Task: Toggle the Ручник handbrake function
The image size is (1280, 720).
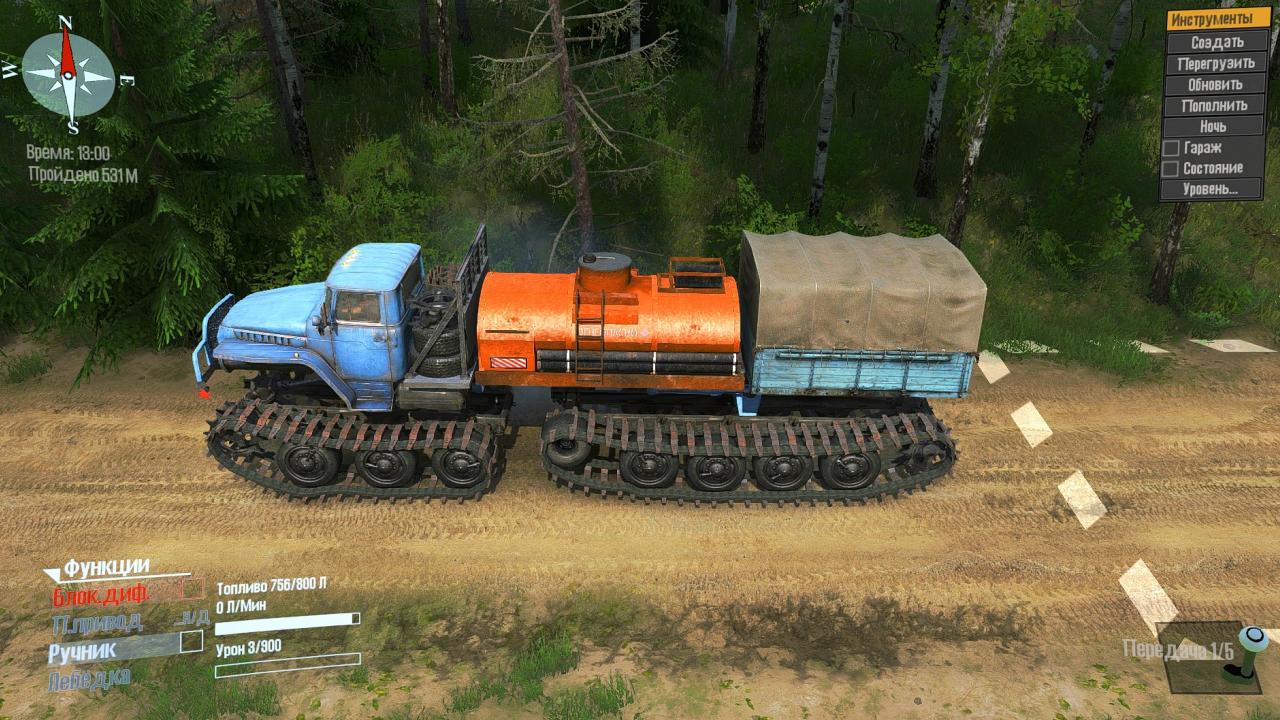Action: click(x=84, y=650)
